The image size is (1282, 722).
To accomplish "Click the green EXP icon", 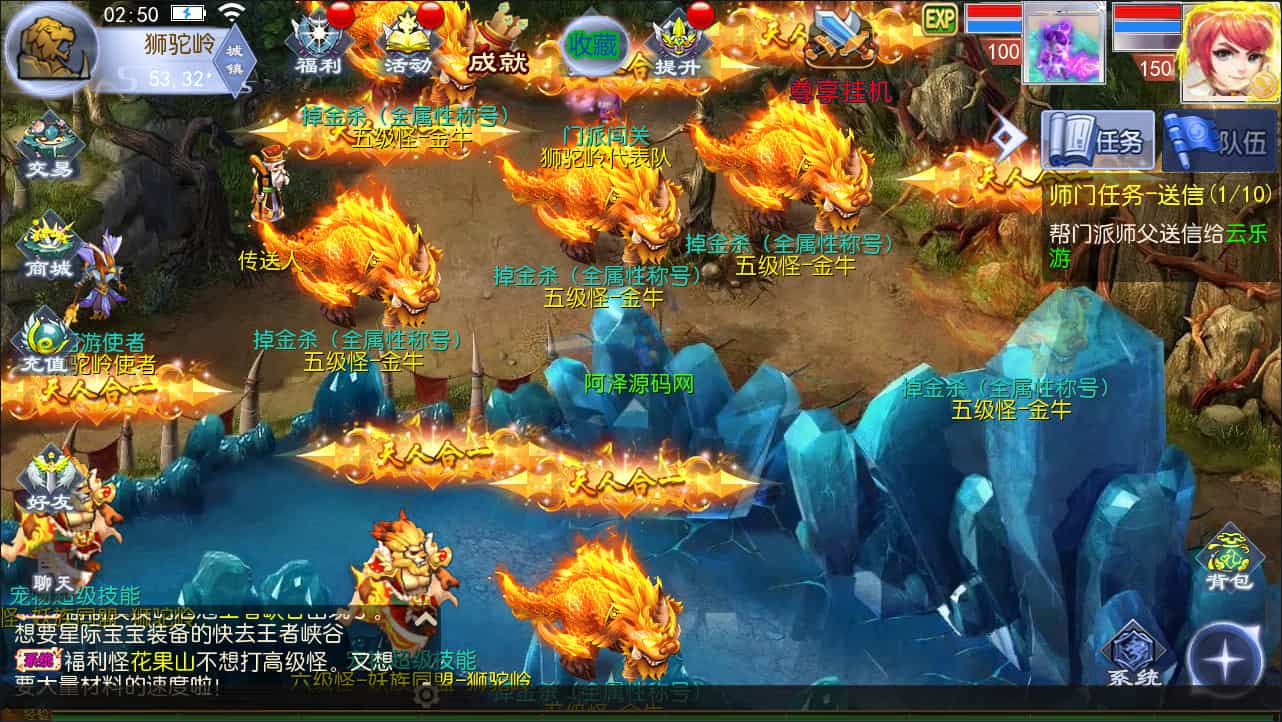I will point(940,18).
